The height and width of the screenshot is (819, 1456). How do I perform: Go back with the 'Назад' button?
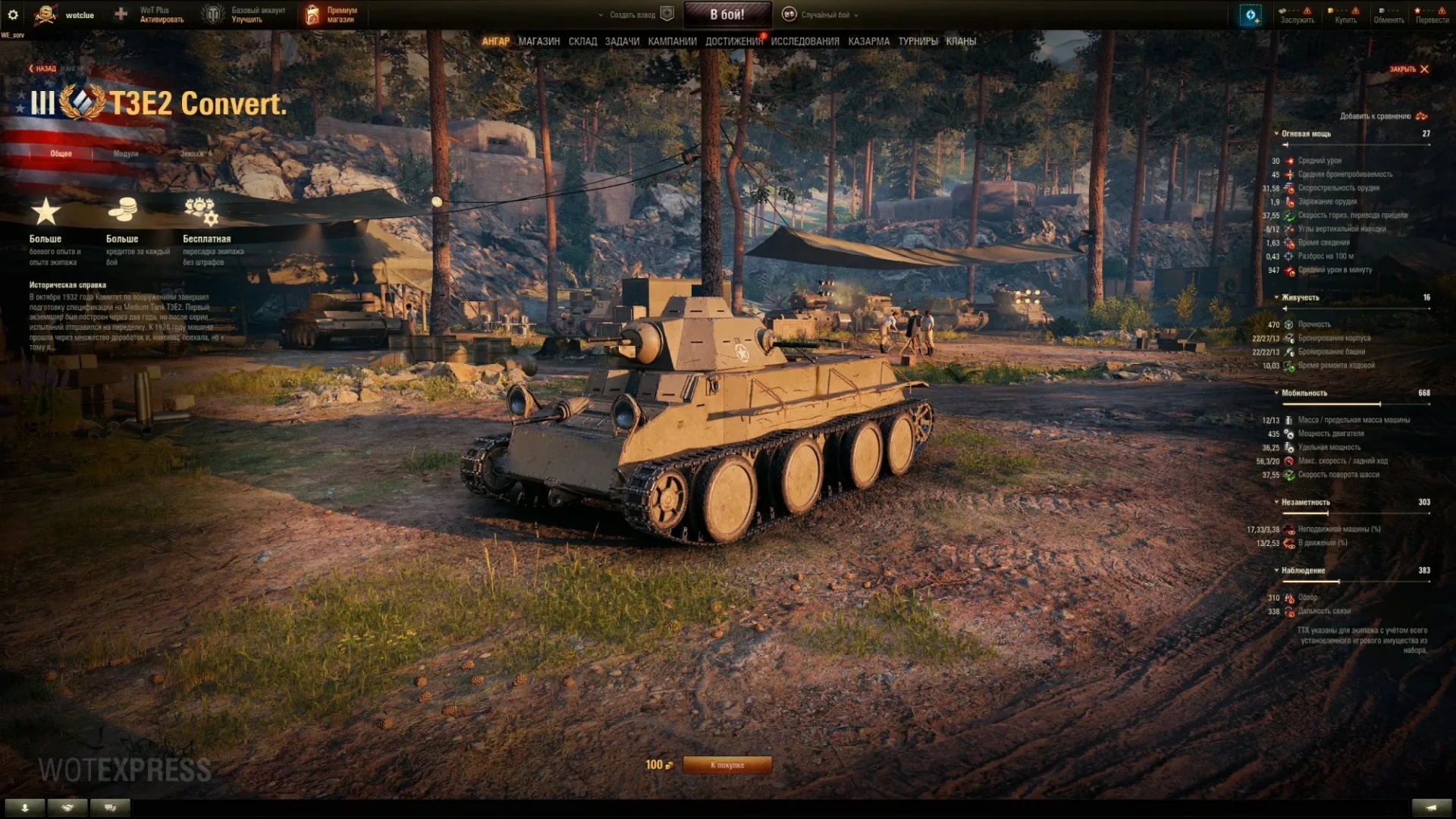click(x=43, y=69)
